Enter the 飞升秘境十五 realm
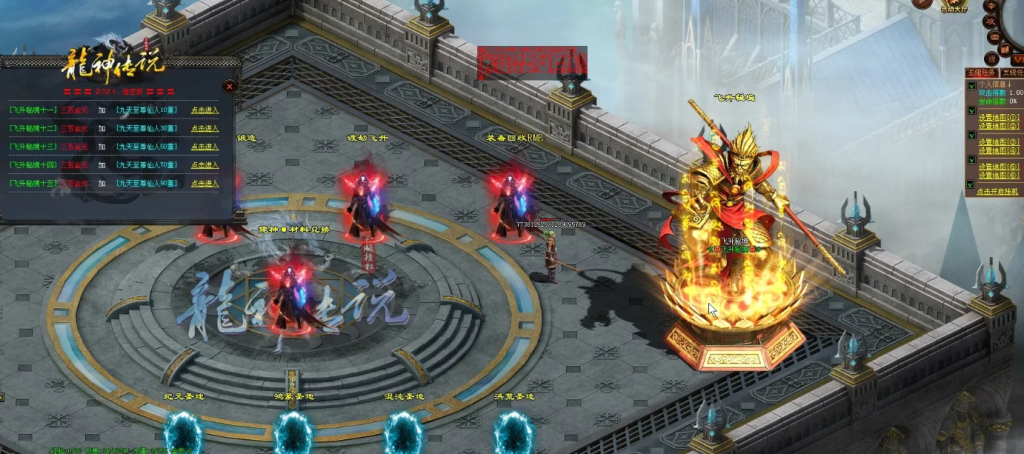The image size is (1024, 454). point(205,182)
